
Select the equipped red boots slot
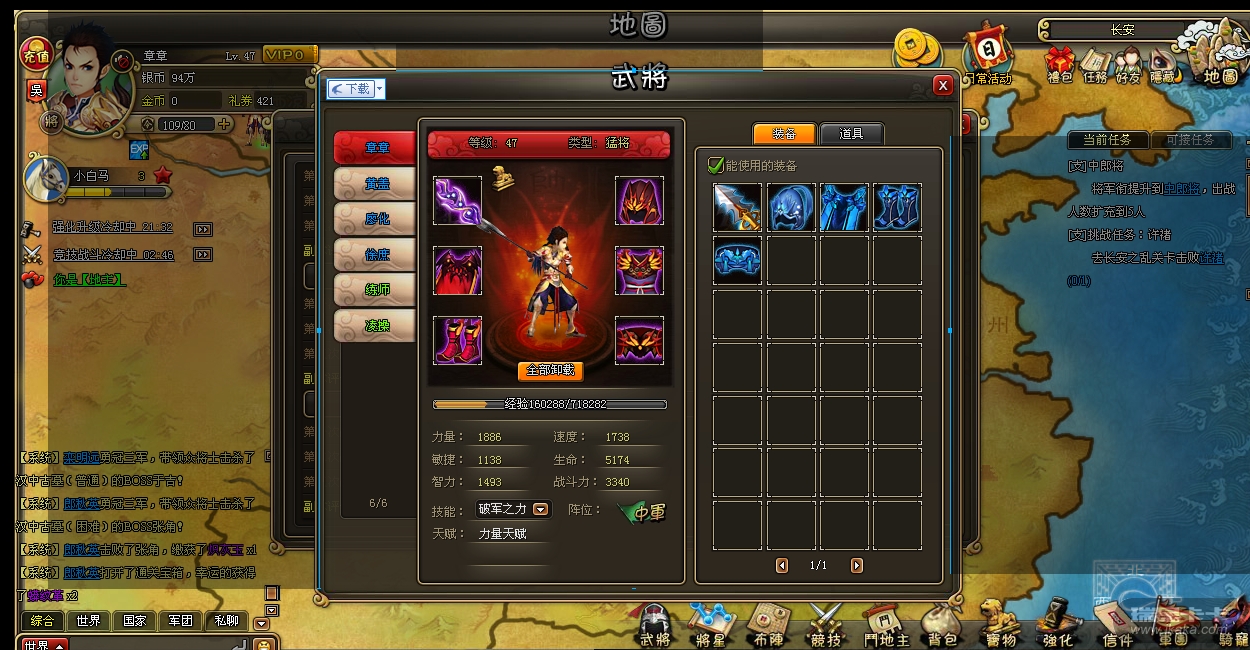(x=458, y=340)
